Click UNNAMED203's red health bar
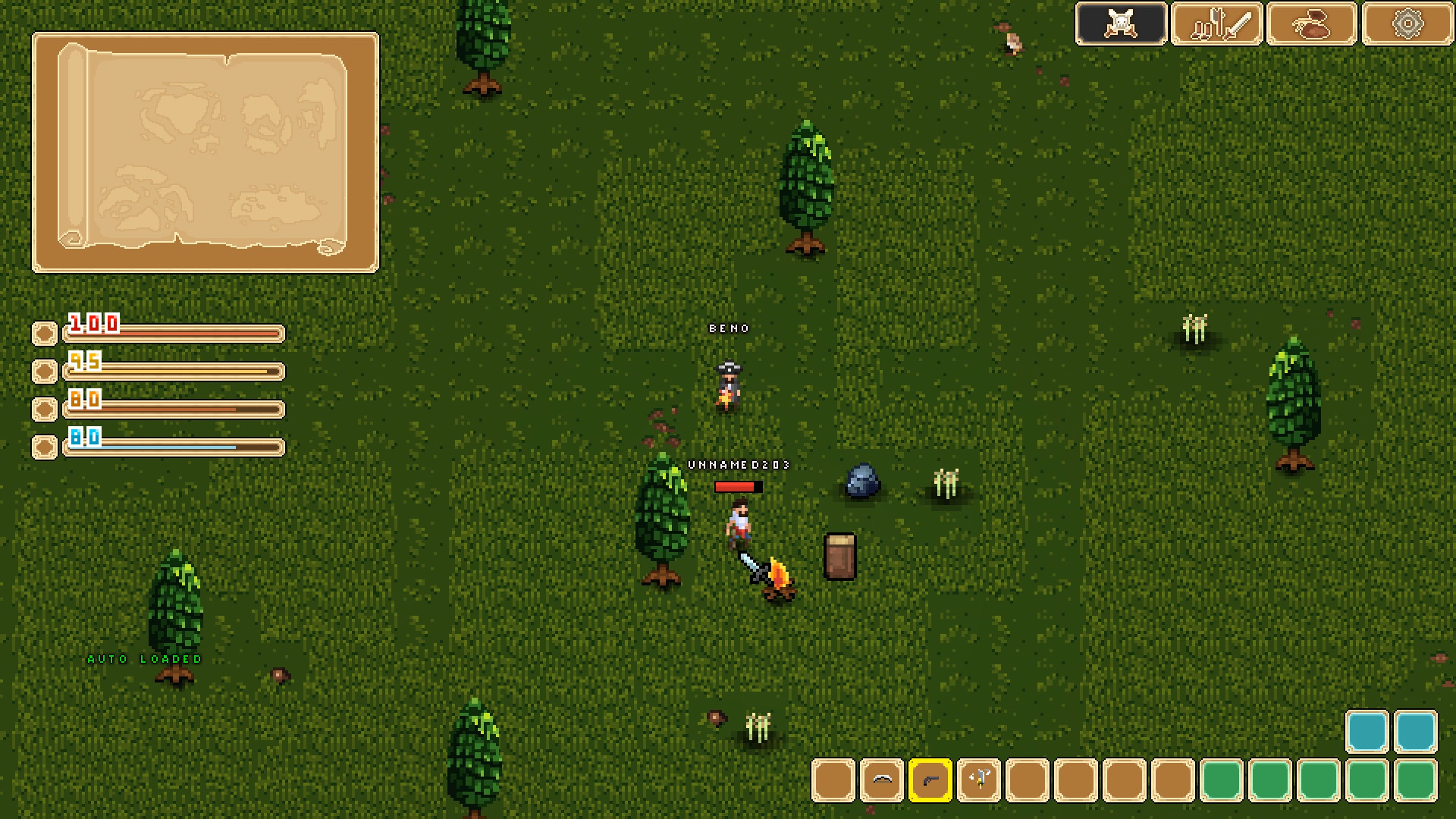The width and height of the screenshot is (1456, 819). pos(738,486)
